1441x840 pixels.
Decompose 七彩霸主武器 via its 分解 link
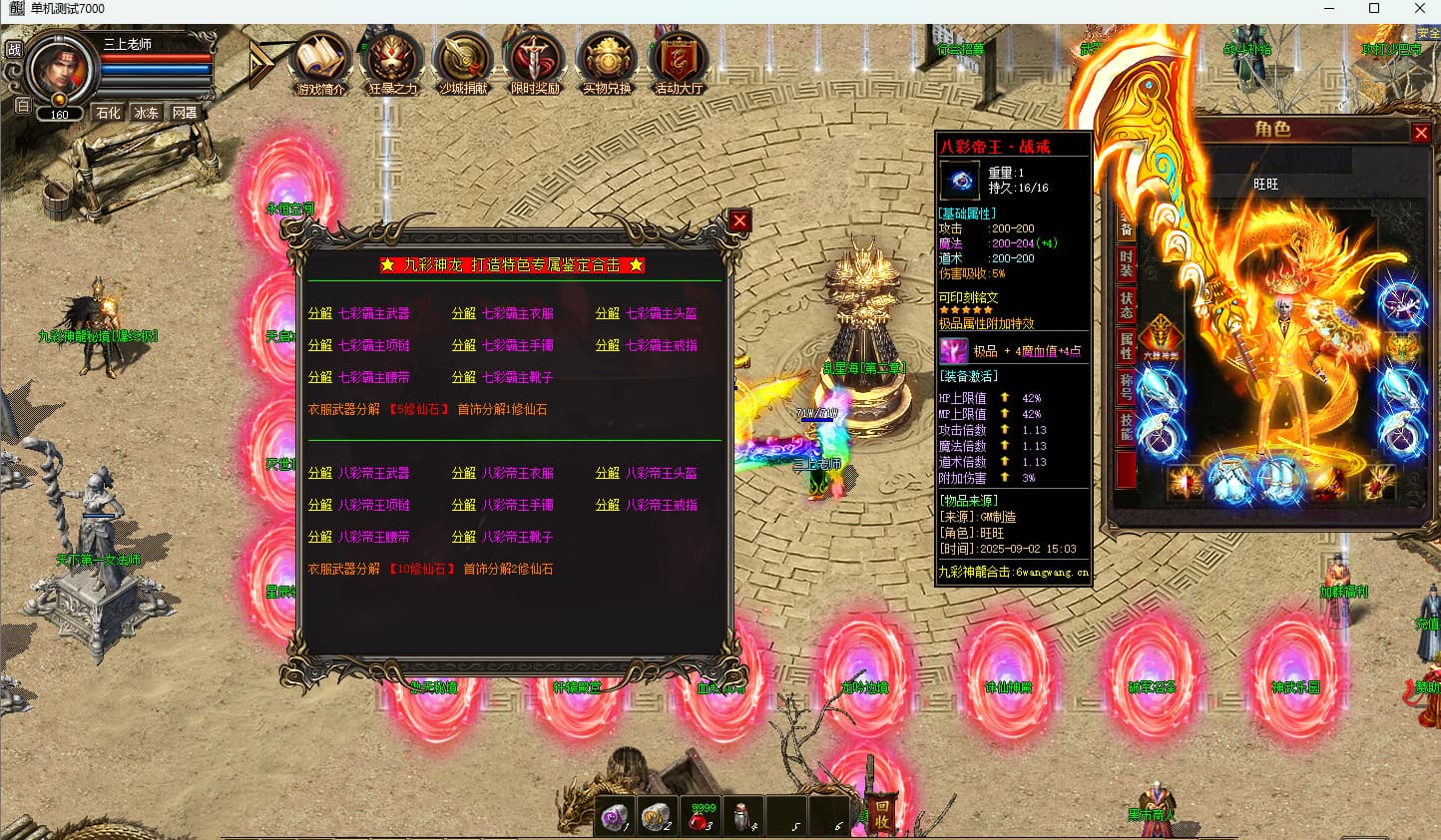point(319,313)
